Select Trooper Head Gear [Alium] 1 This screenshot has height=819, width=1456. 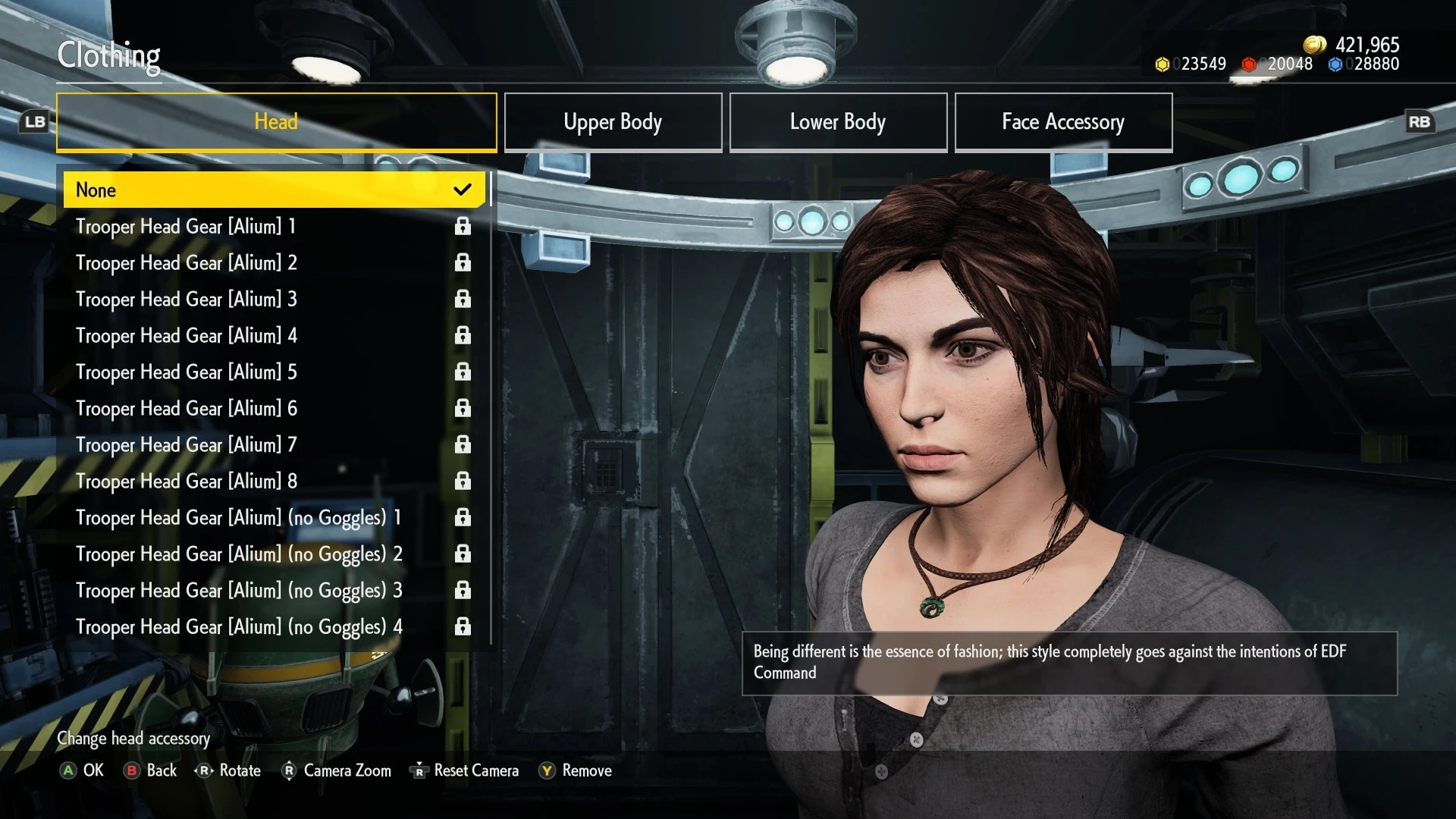pos(273,226)
